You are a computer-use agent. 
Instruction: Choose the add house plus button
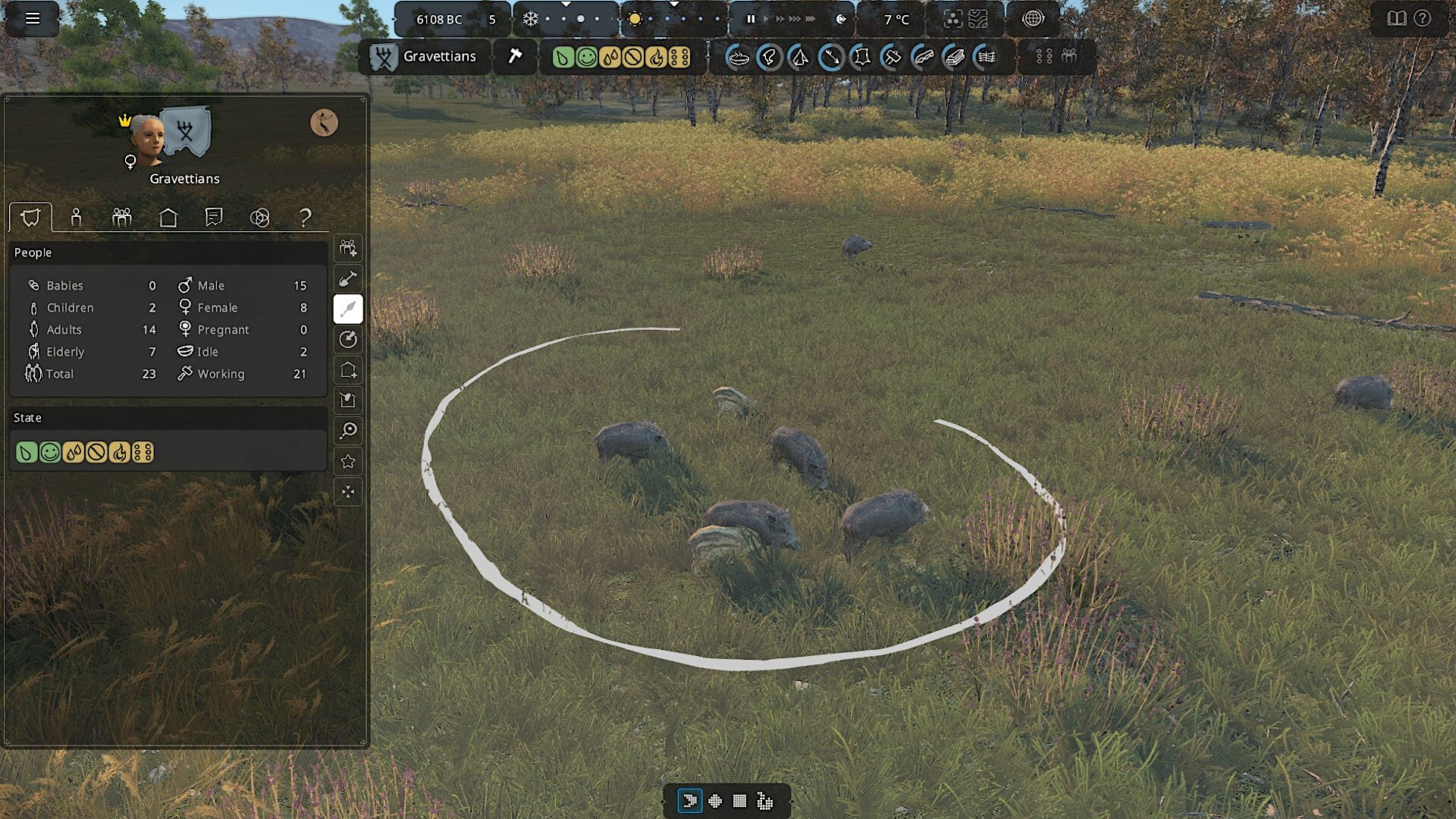tap(348, 370)
